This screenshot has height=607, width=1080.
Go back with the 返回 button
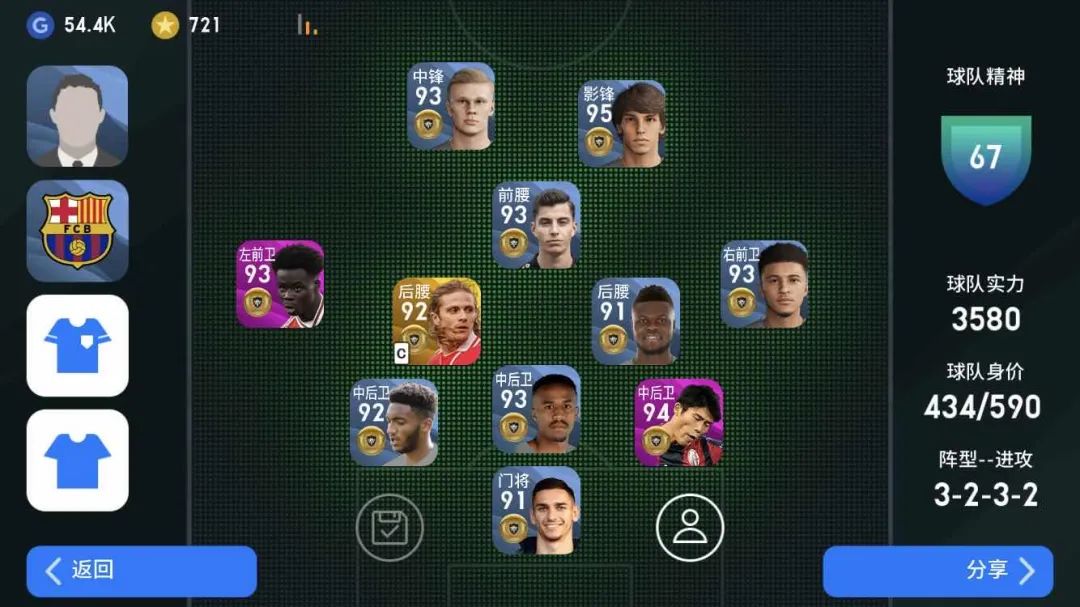click(141, 571)
